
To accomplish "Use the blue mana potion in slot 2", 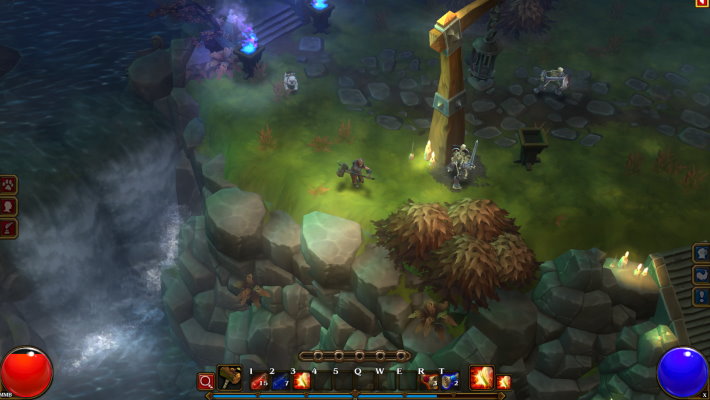I will [x=279, y=380].
